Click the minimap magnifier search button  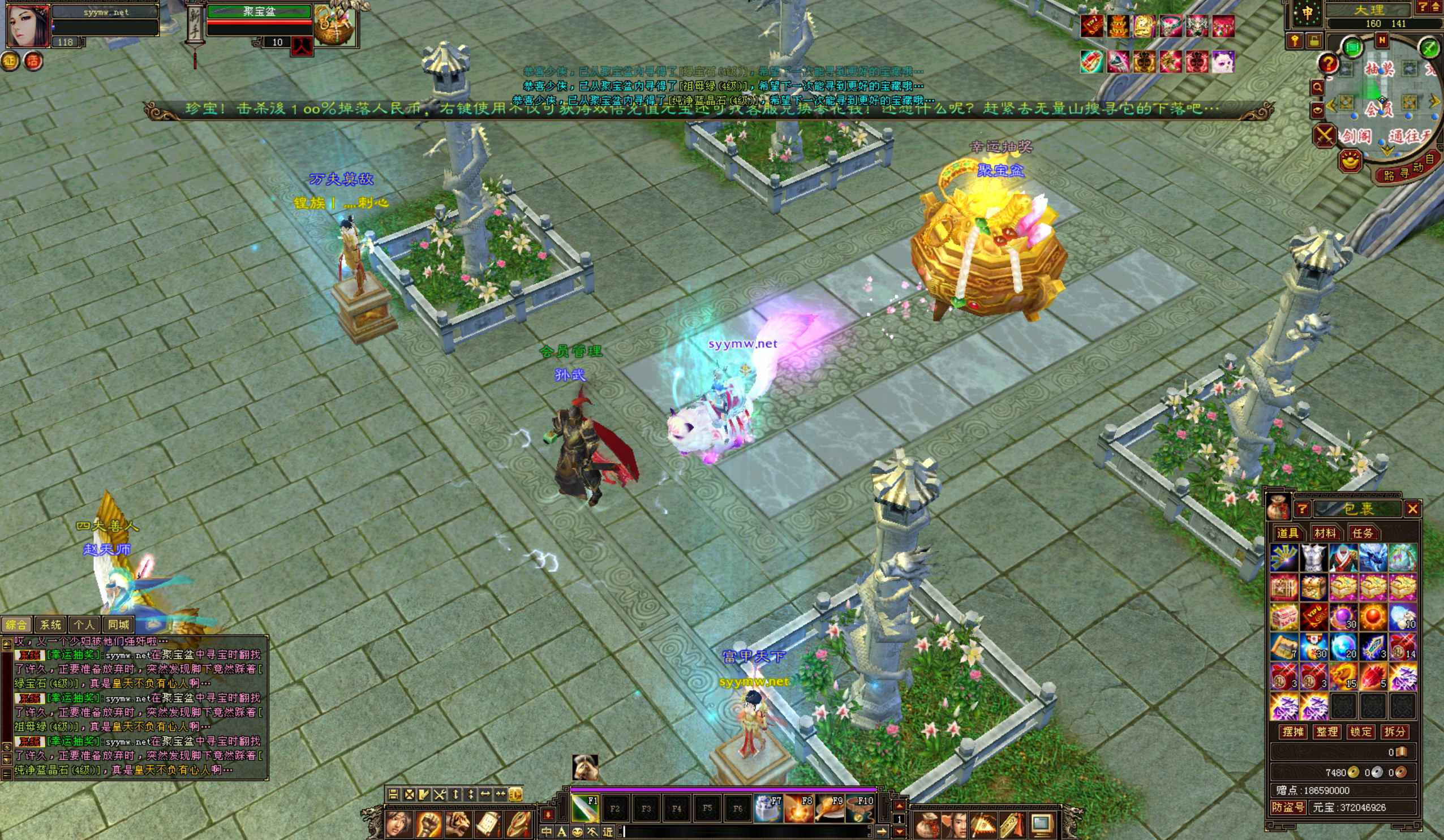[1317, 87]
